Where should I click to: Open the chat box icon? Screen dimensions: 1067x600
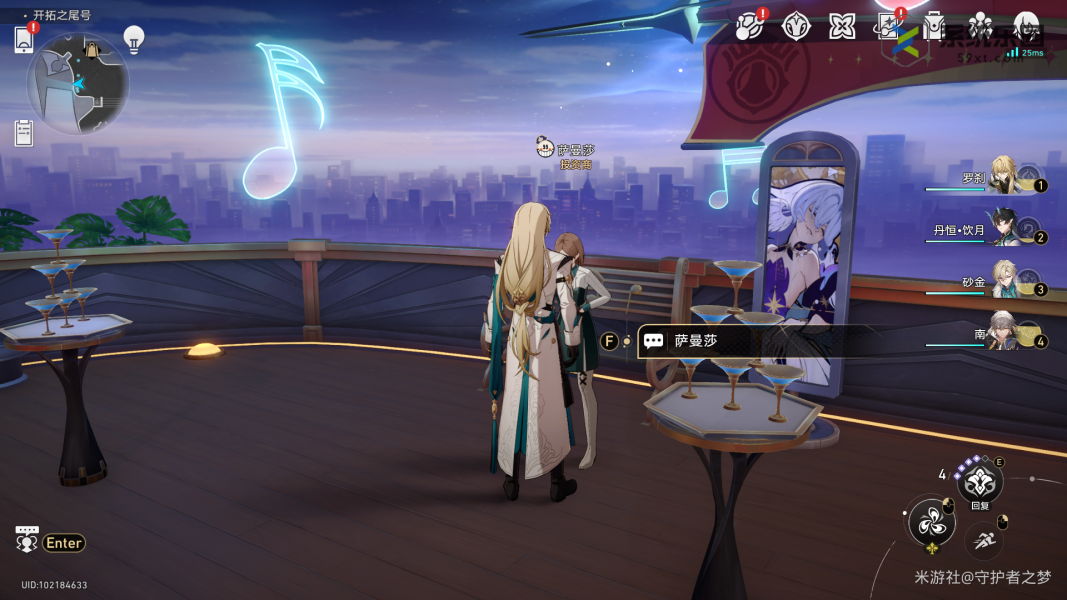pyautogui.click(x=27, y=540)
